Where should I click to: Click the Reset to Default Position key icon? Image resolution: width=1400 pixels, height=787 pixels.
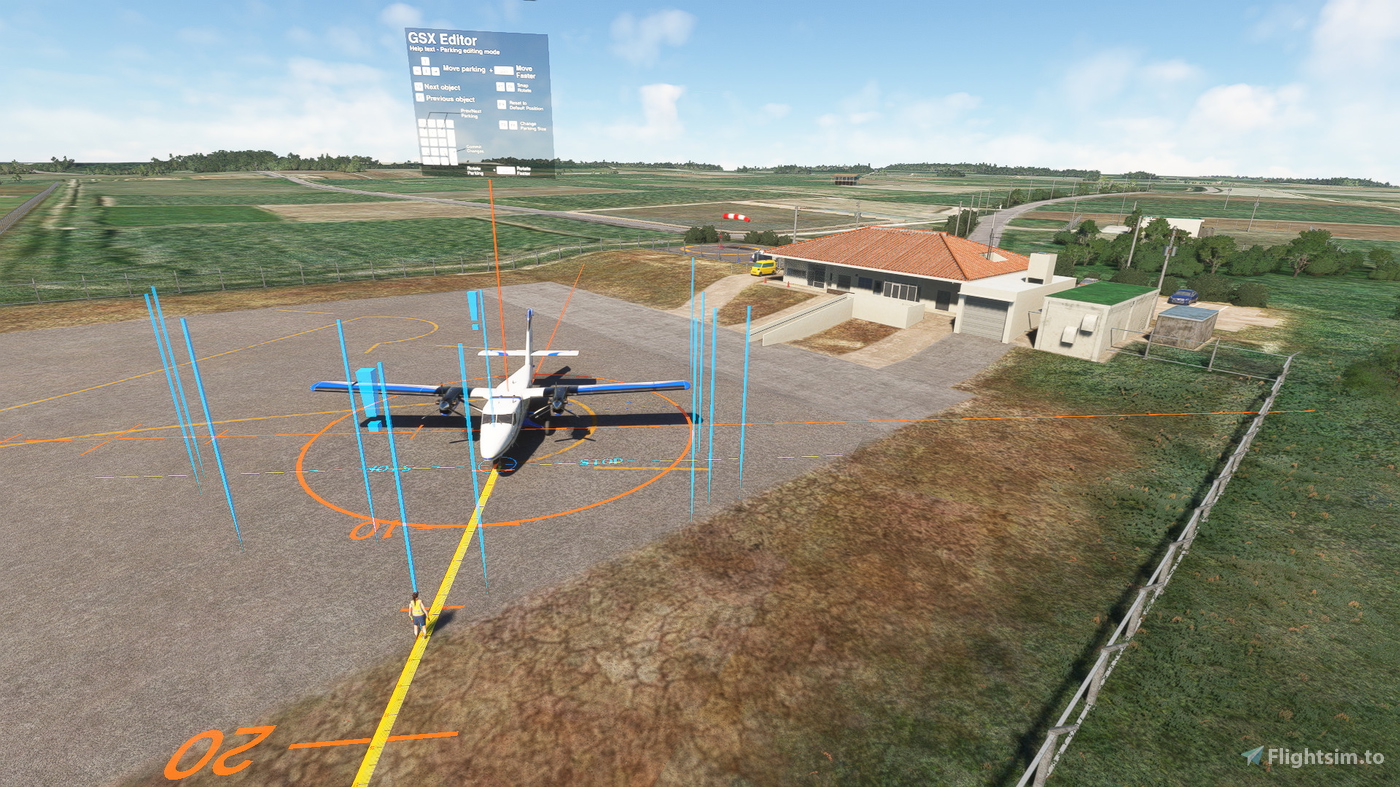tap(501, 104)
